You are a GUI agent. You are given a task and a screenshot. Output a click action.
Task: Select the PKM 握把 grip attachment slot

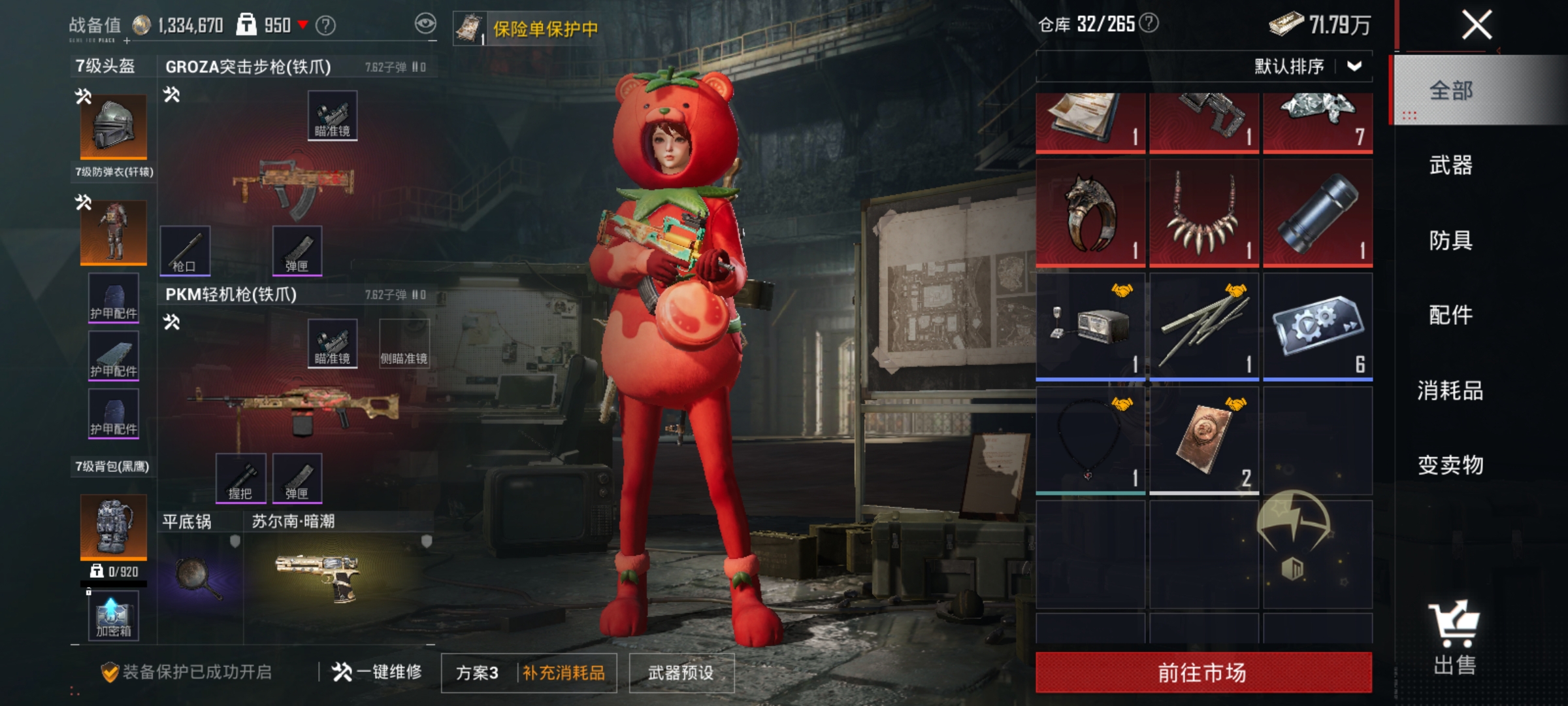click(x=240, y=477)
